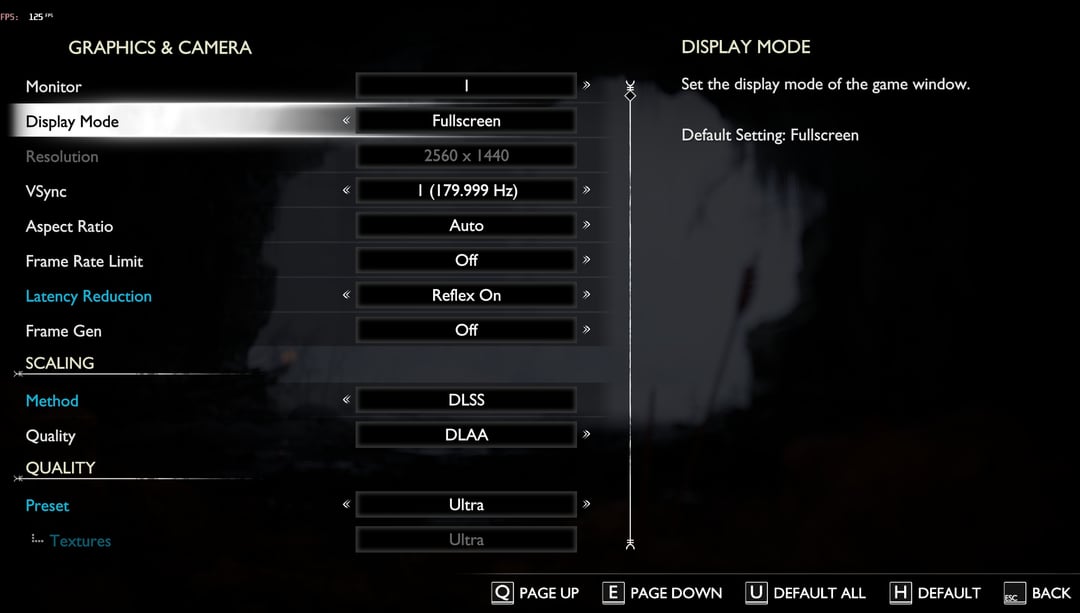
Task: Click the Back button
Action: tap(1037, 593)
